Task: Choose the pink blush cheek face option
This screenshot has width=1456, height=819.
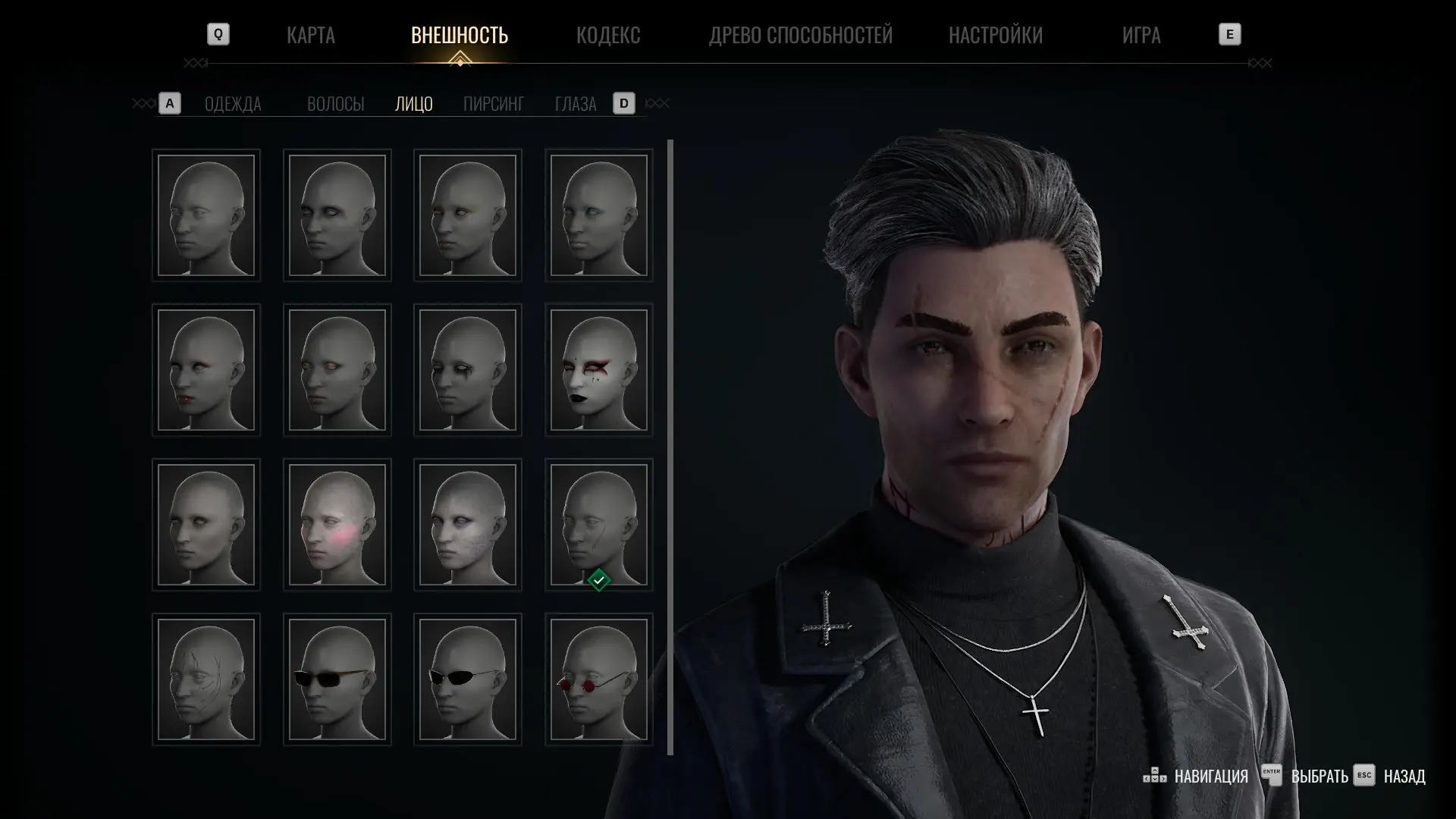Action: pyautogui.click(x=337, y=525)
